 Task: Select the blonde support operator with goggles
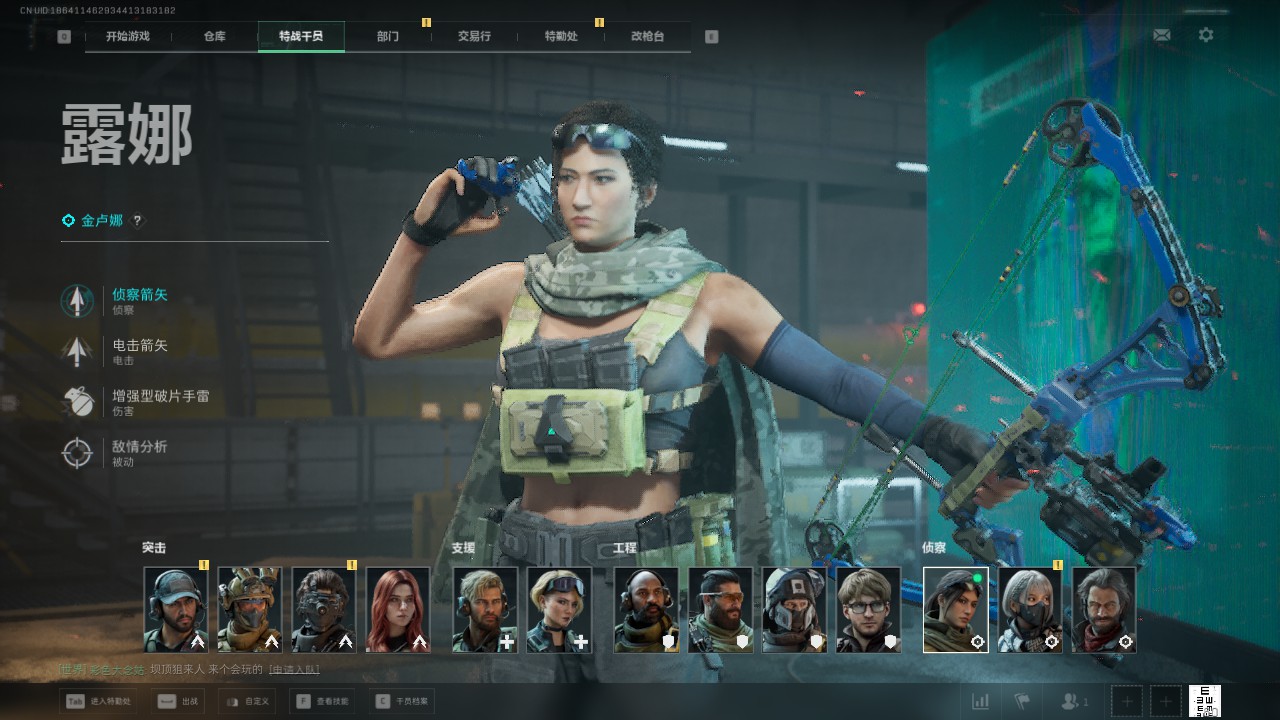[560, 610]
